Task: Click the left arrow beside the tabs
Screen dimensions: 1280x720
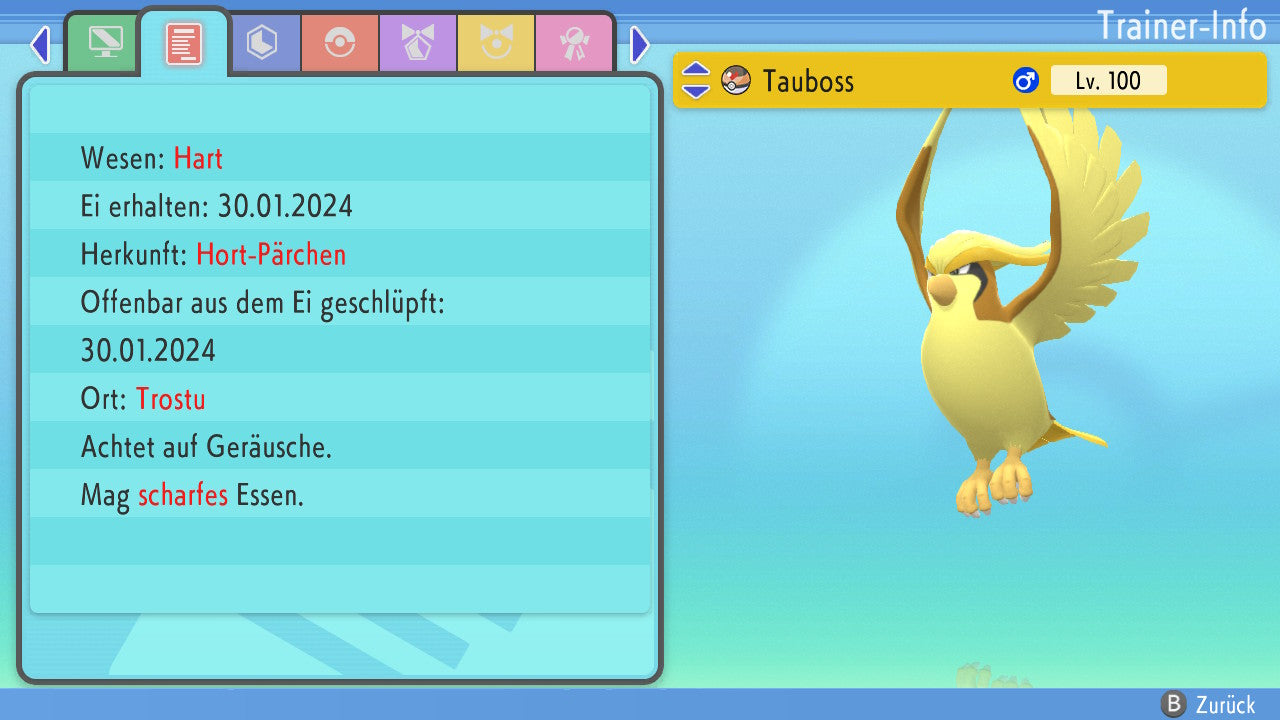Action: tap(40, 44)
